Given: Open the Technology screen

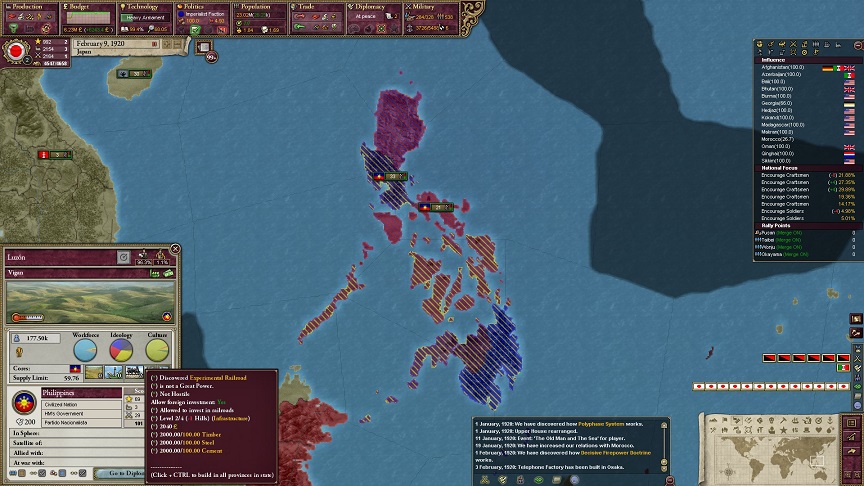Looking at the screenshot, I should (x=146, y=17).
